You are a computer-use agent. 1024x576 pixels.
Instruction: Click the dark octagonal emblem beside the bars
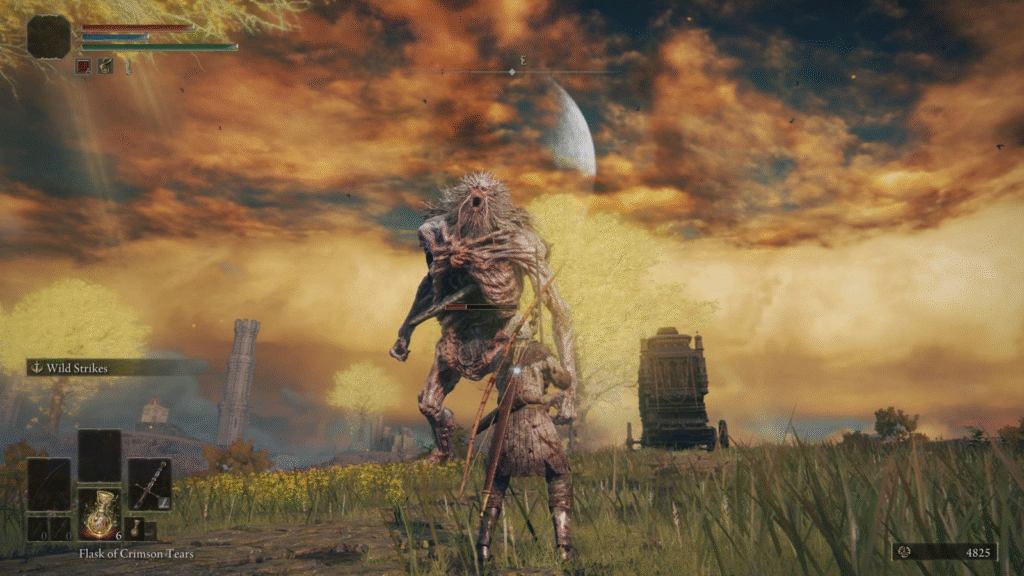click(49, 37)
